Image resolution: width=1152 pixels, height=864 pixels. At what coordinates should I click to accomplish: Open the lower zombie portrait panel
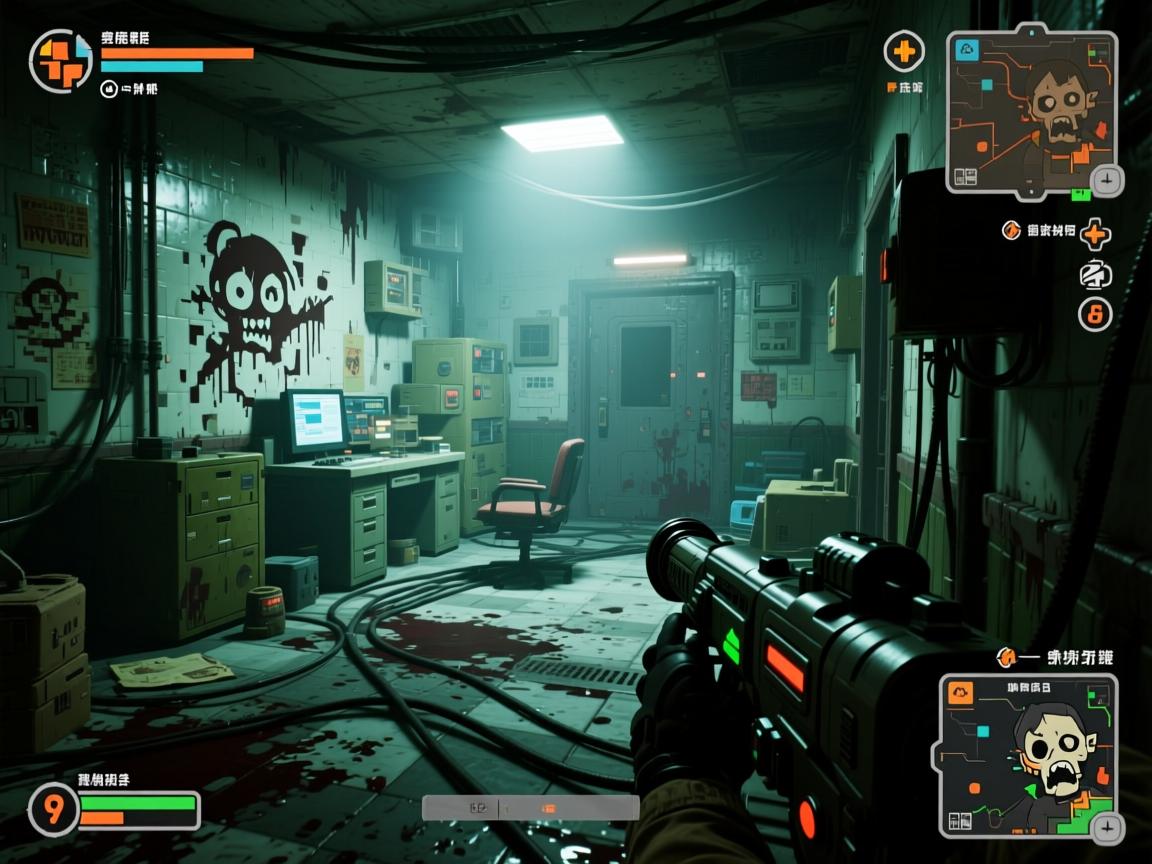point(1026,755)
